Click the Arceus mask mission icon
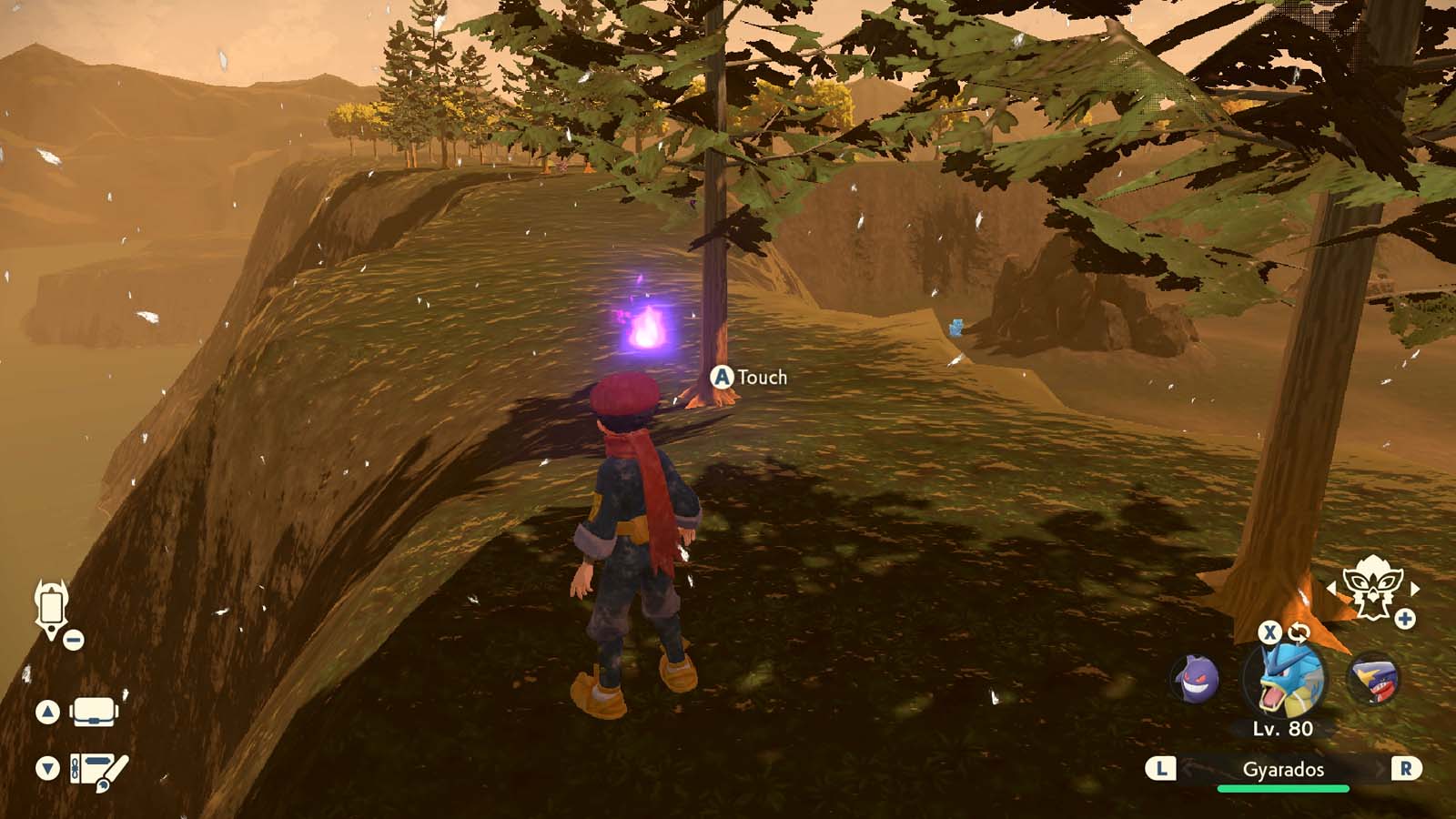Viewport: 1456px width, 819px height. tap(1373, 587)
